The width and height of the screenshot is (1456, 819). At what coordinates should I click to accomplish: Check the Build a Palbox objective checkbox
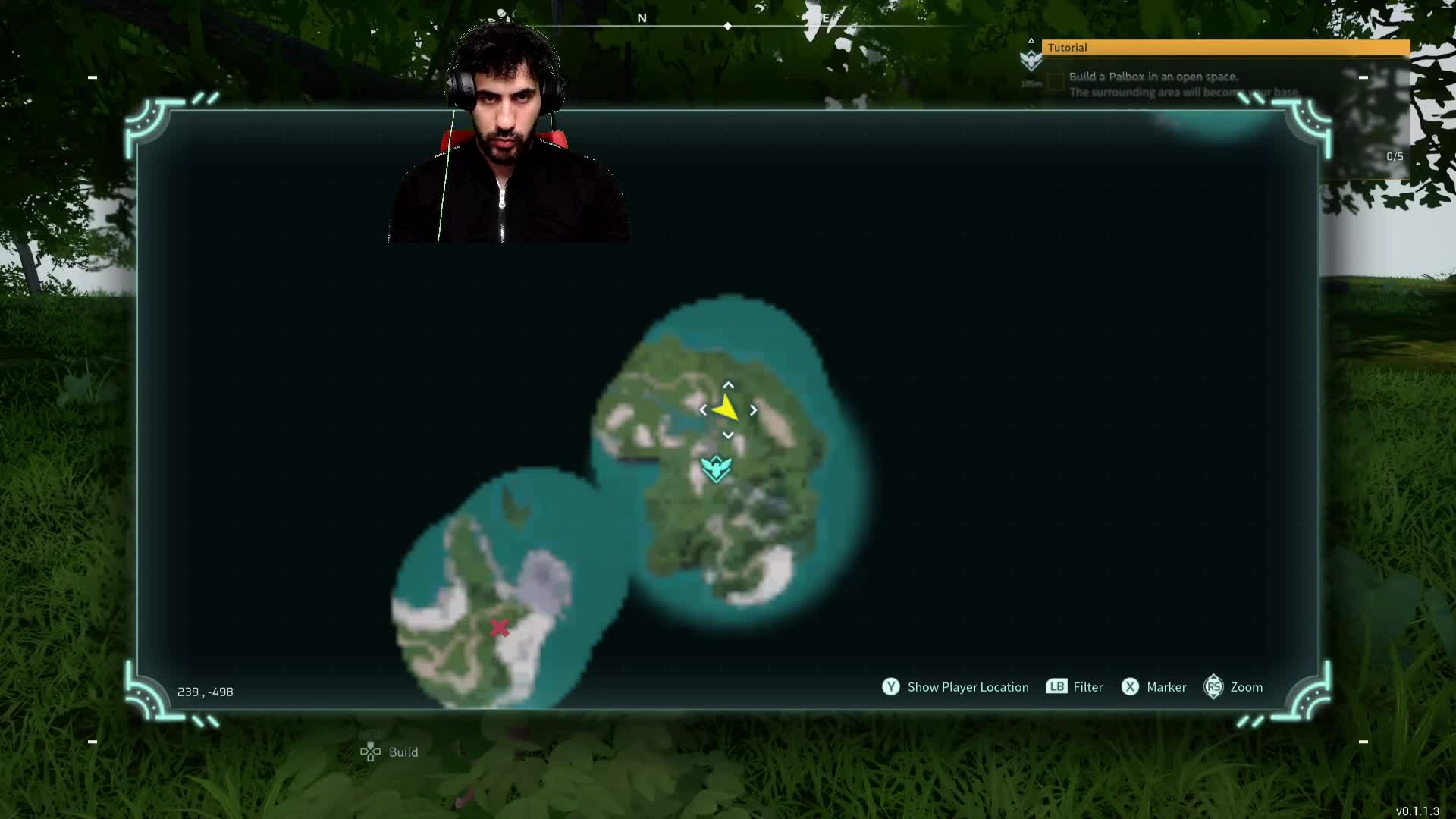[x=1056, y=82]
